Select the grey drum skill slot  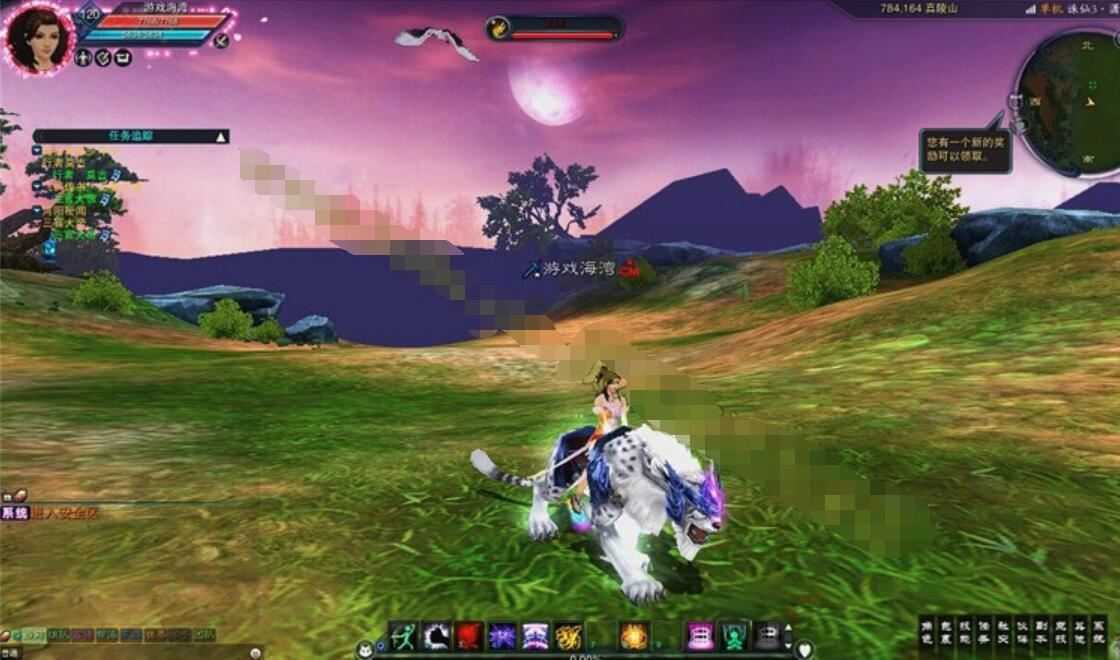[767, 635]
